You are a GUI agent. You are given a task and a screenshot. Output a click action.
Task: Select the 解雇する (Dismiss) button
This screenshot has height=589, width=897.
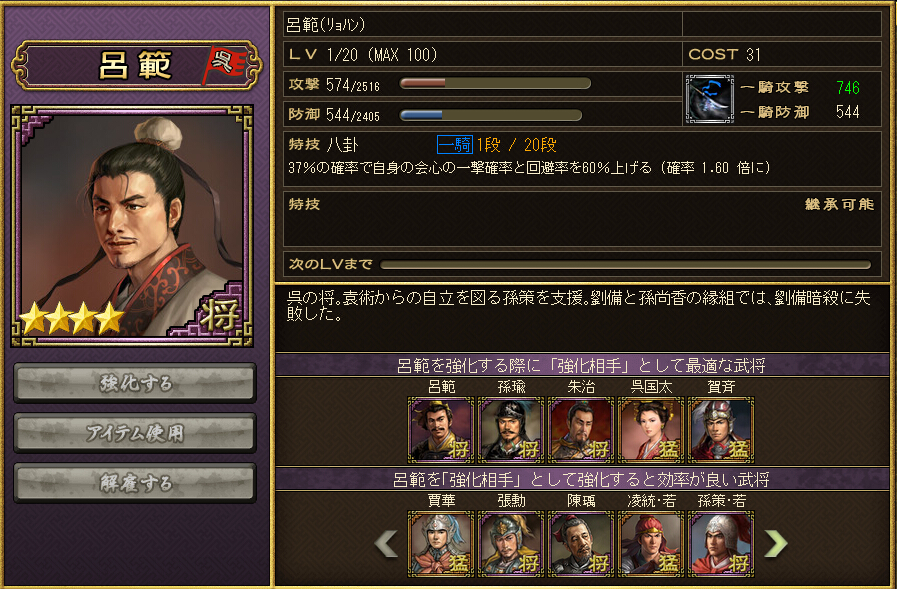tap(135, 483)
